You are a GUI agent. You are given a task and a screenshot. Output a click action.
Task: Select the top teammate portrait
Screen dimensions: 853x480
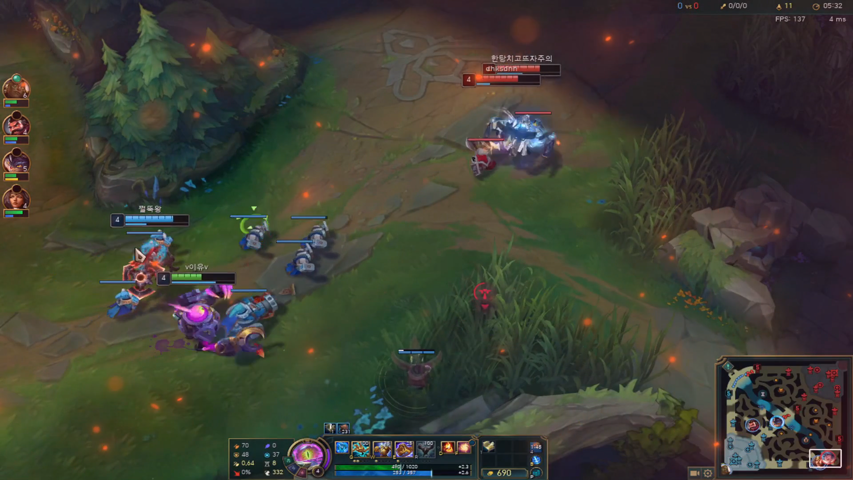(x=16, y=87)
